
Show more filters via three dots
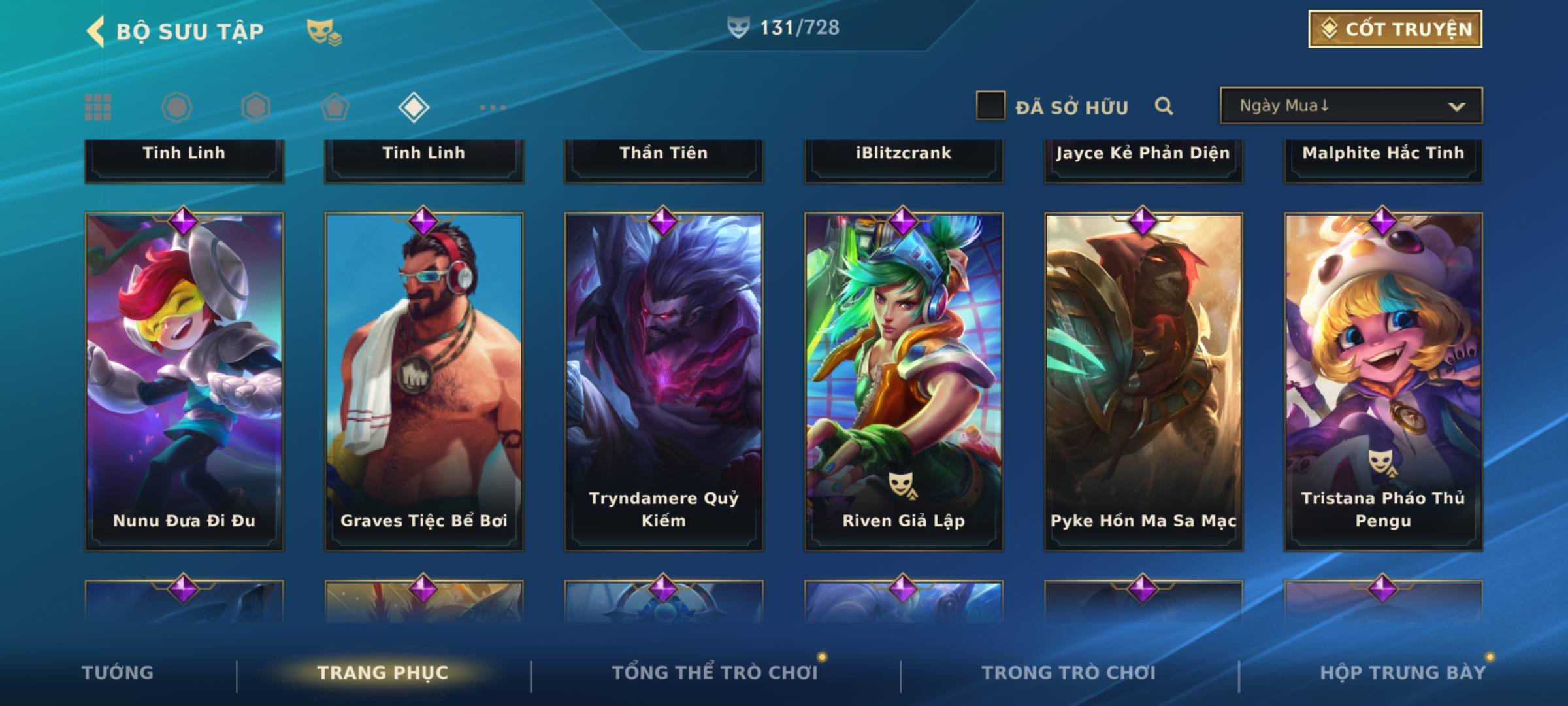coord(493,107)
